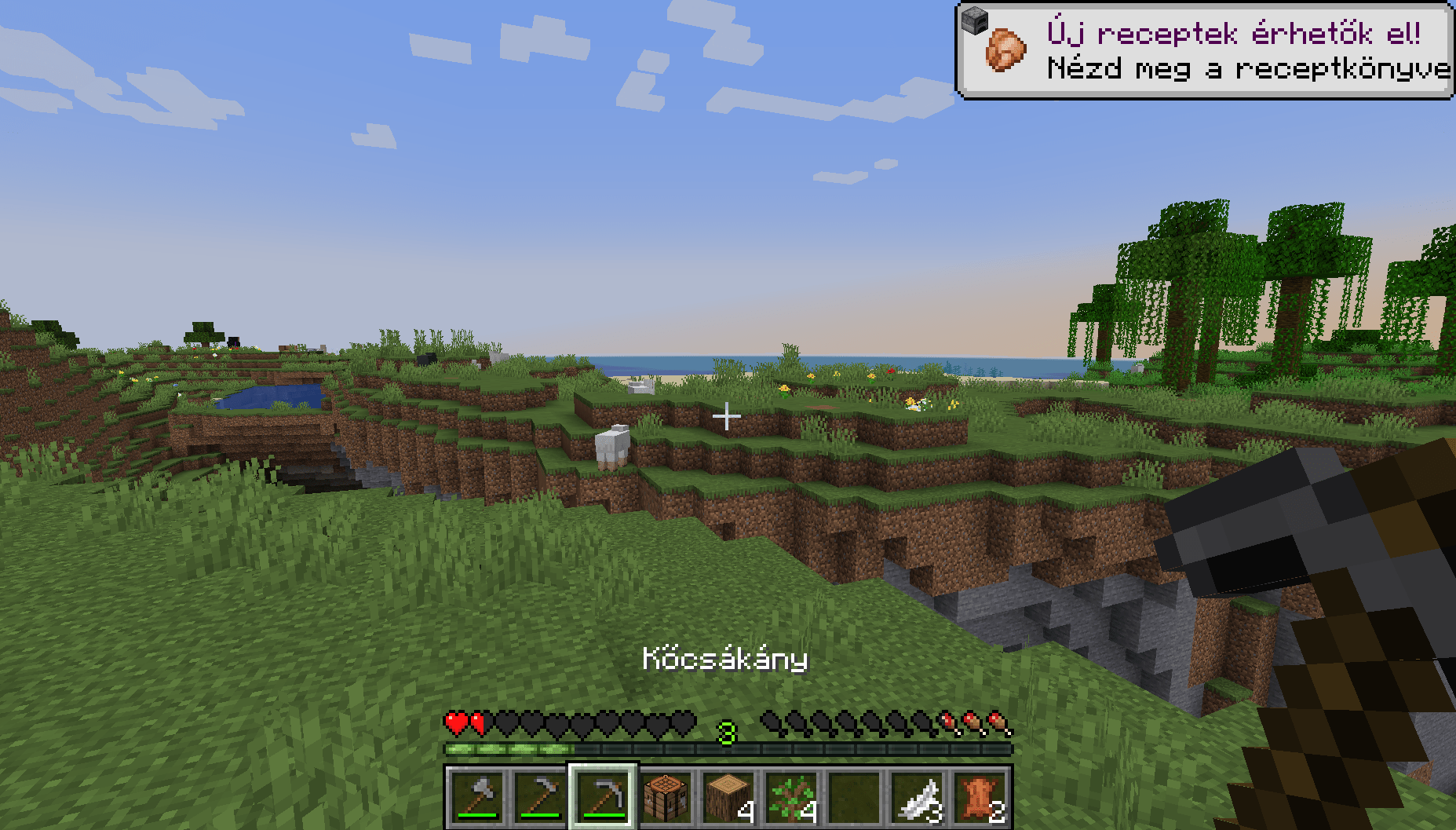This screenshot has height=830, width=1456.
Task: Switch to the oak log stack
Action: [x=728, y=797]
